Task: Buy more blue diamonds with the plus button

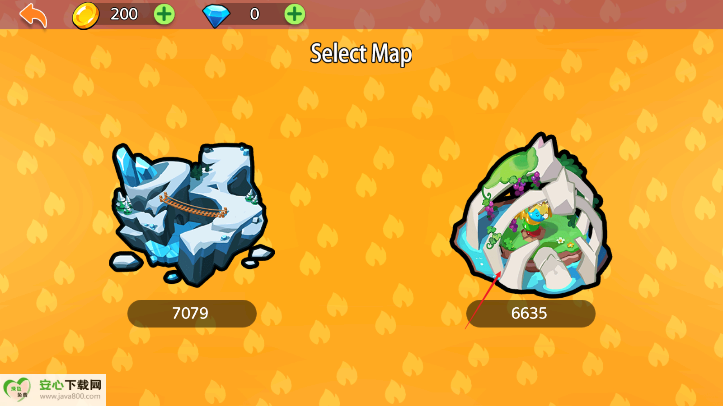Action: click(x=294, y=14)
